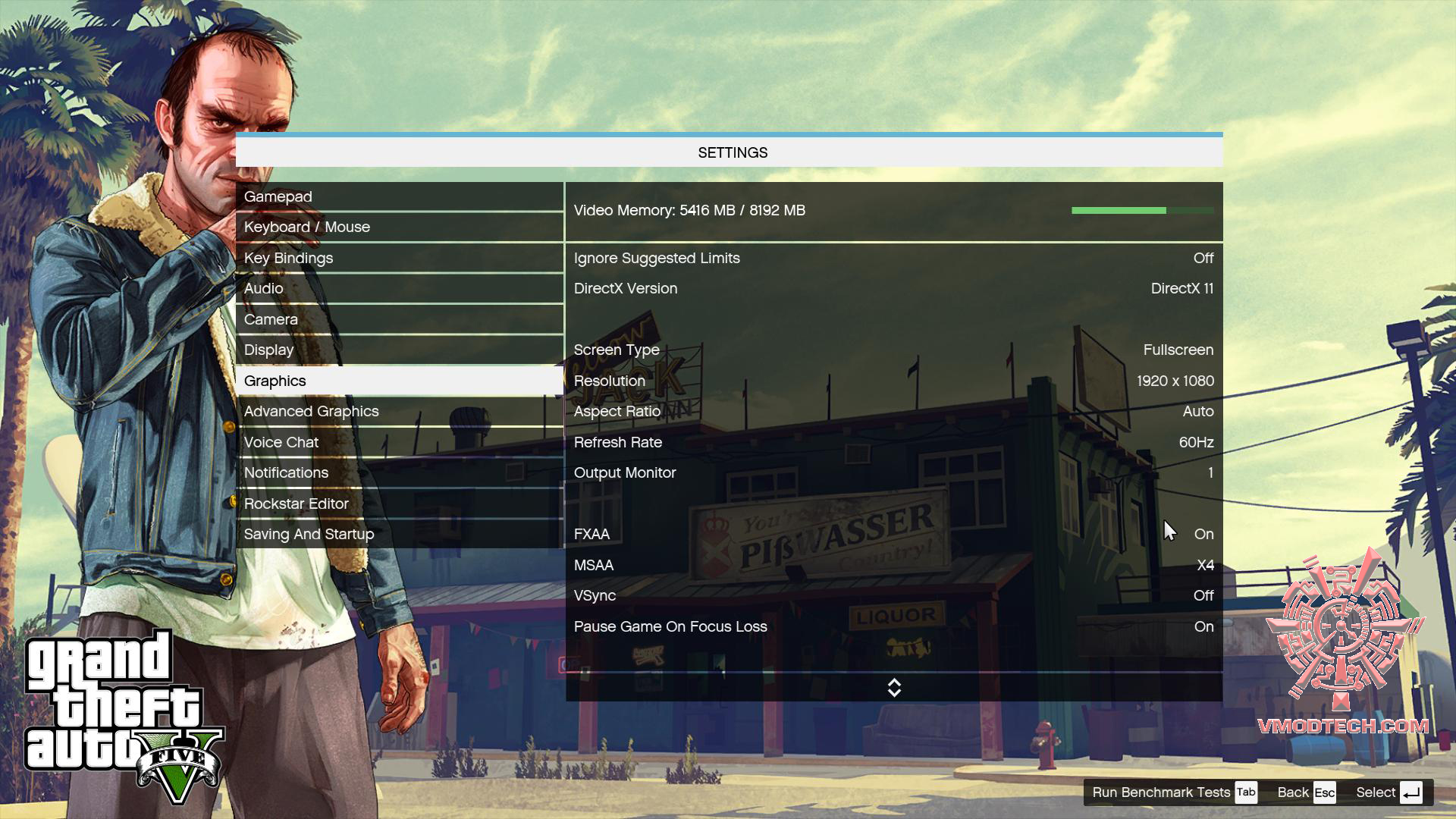
Task: Open the Notifications settings
Action: 399,473
